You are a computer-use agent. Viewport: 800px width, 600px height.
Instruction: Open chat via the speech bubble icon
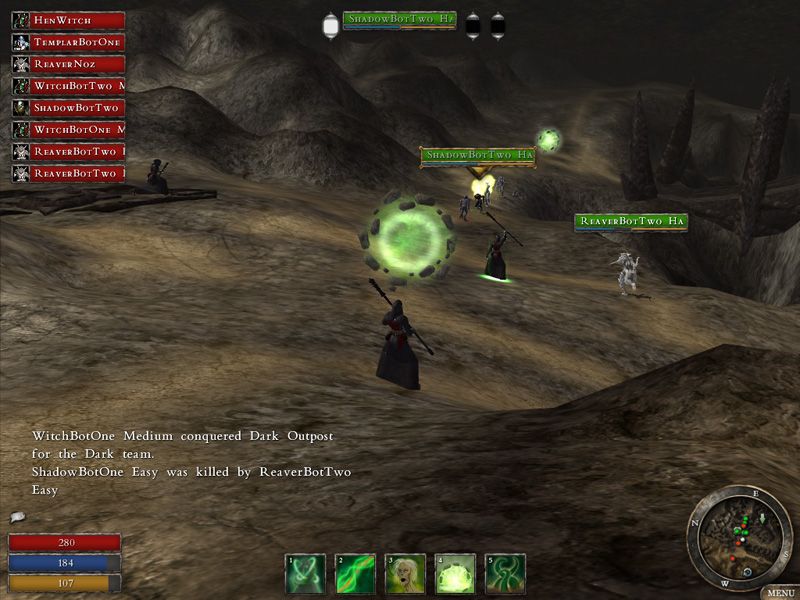[x=17, y=517]
